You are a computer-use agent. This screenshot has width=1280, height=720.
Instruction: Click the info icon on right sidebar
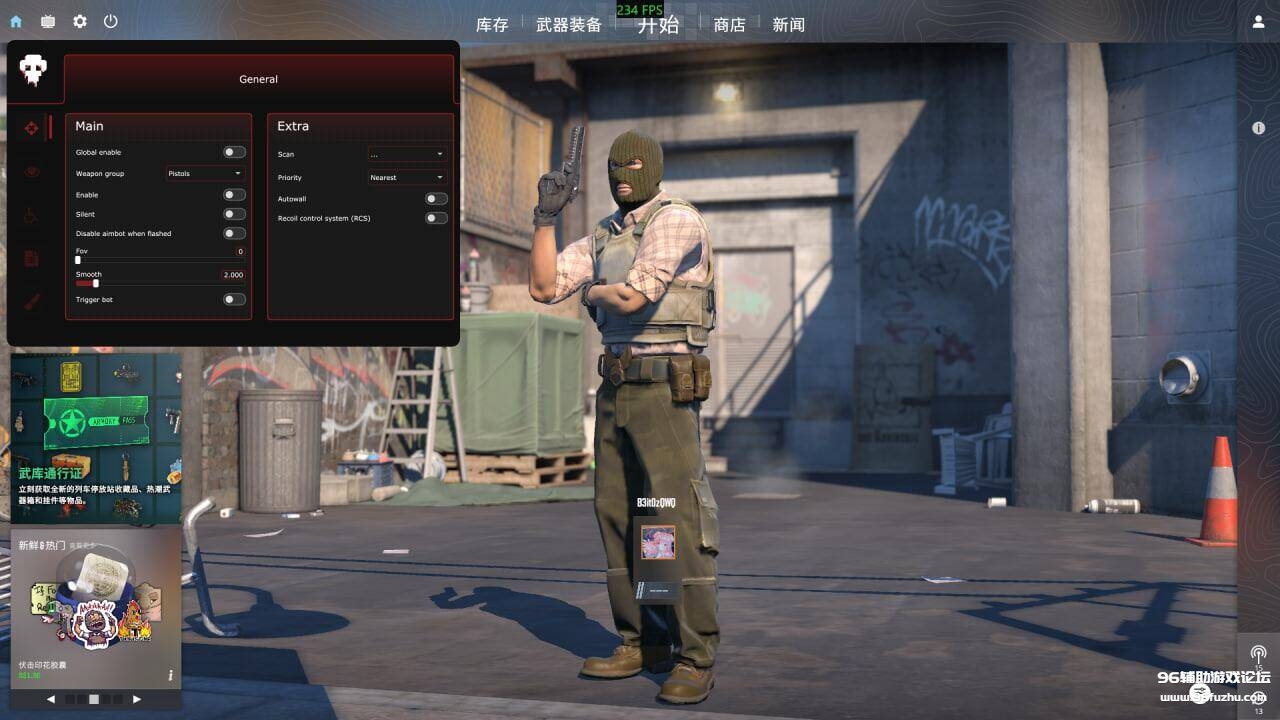1258,128
